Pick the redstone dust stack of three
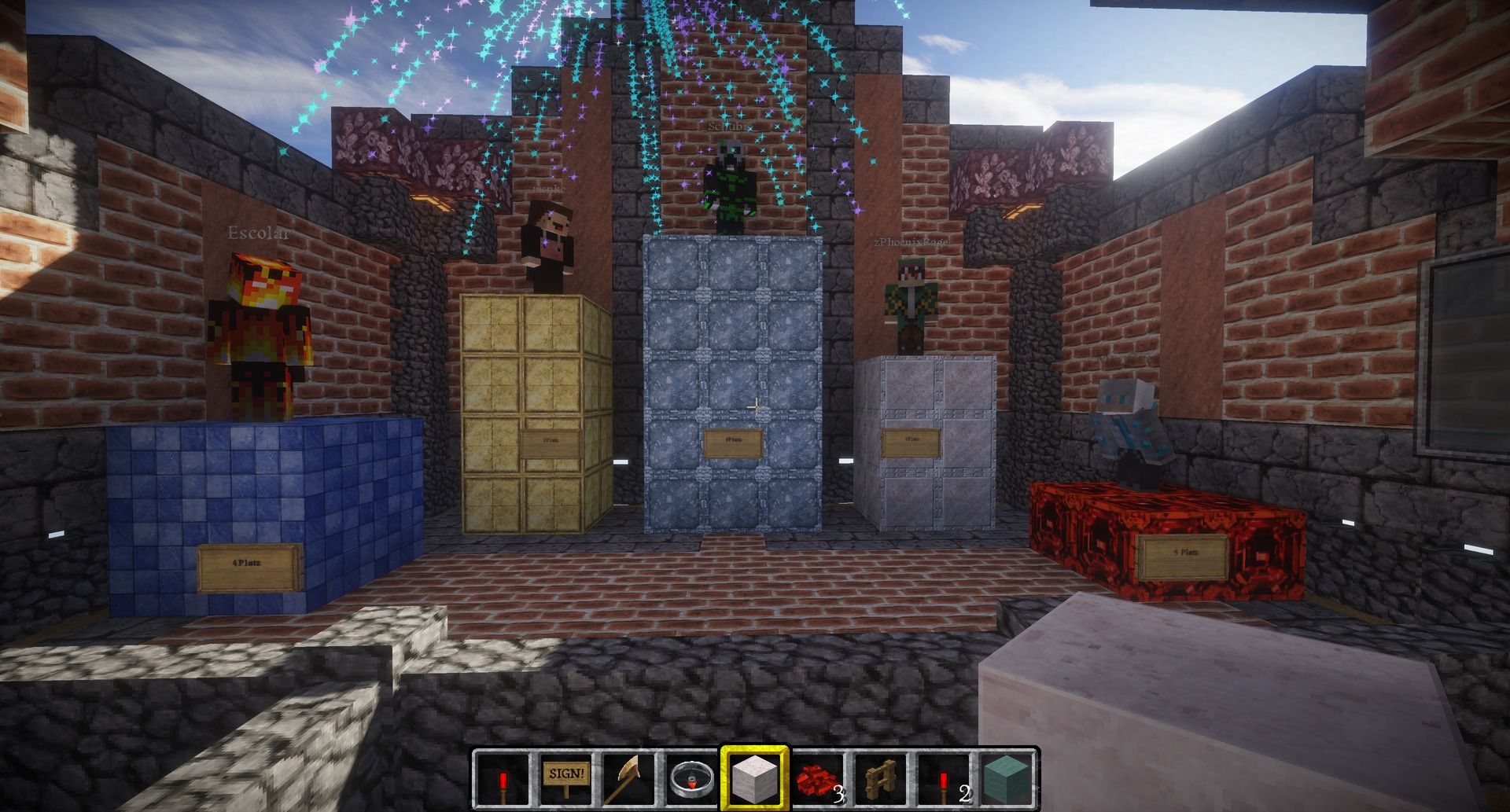This screenshot has height=812, width=1510. coord(817,778)
